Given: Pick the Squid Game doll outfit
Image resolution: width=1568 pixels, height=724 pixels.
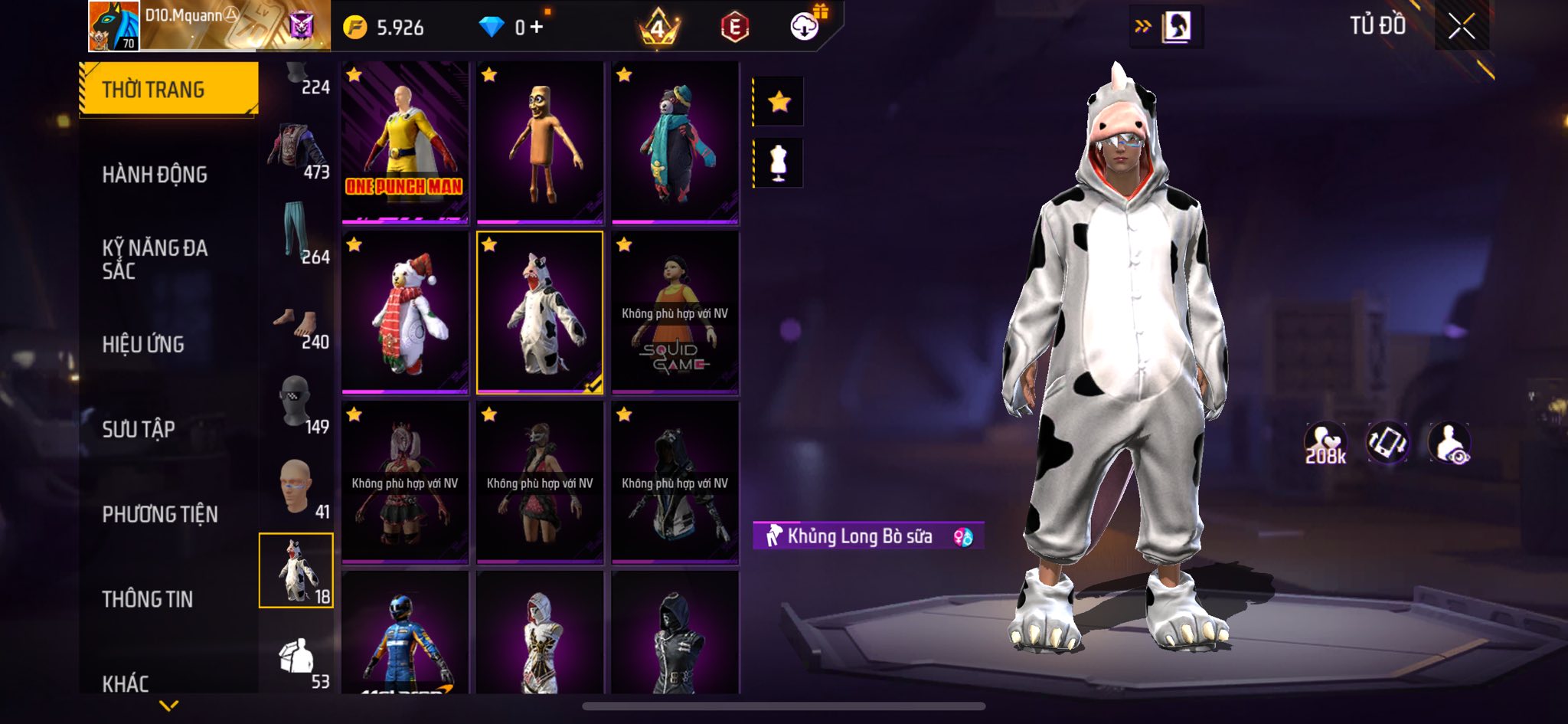Looking at the screenshot, I should point(675,313).
